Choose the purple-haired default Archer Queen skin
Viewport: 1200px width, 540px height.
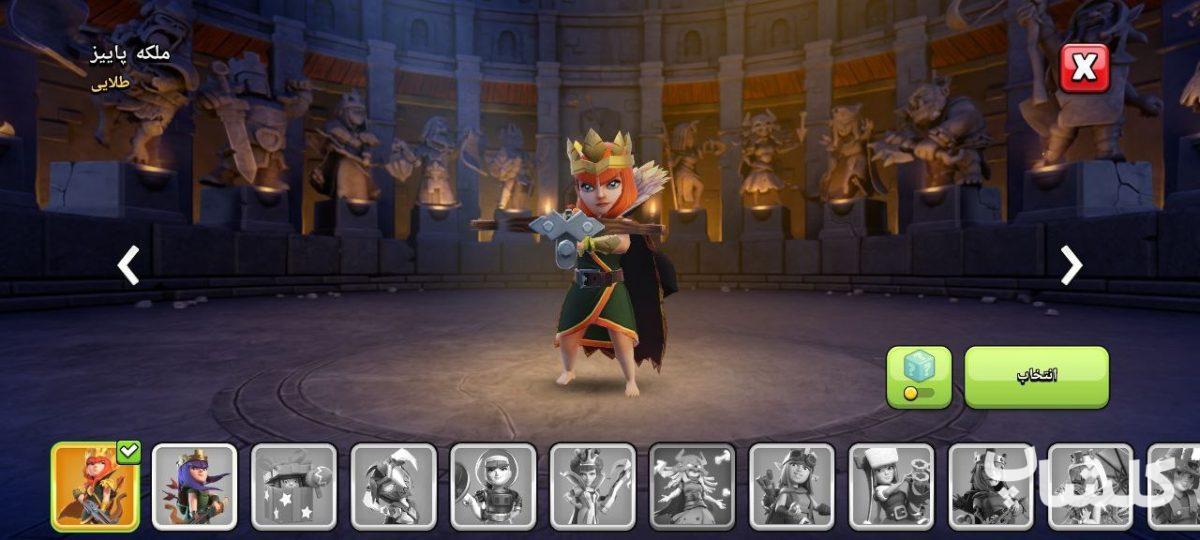tap(194, 486)
